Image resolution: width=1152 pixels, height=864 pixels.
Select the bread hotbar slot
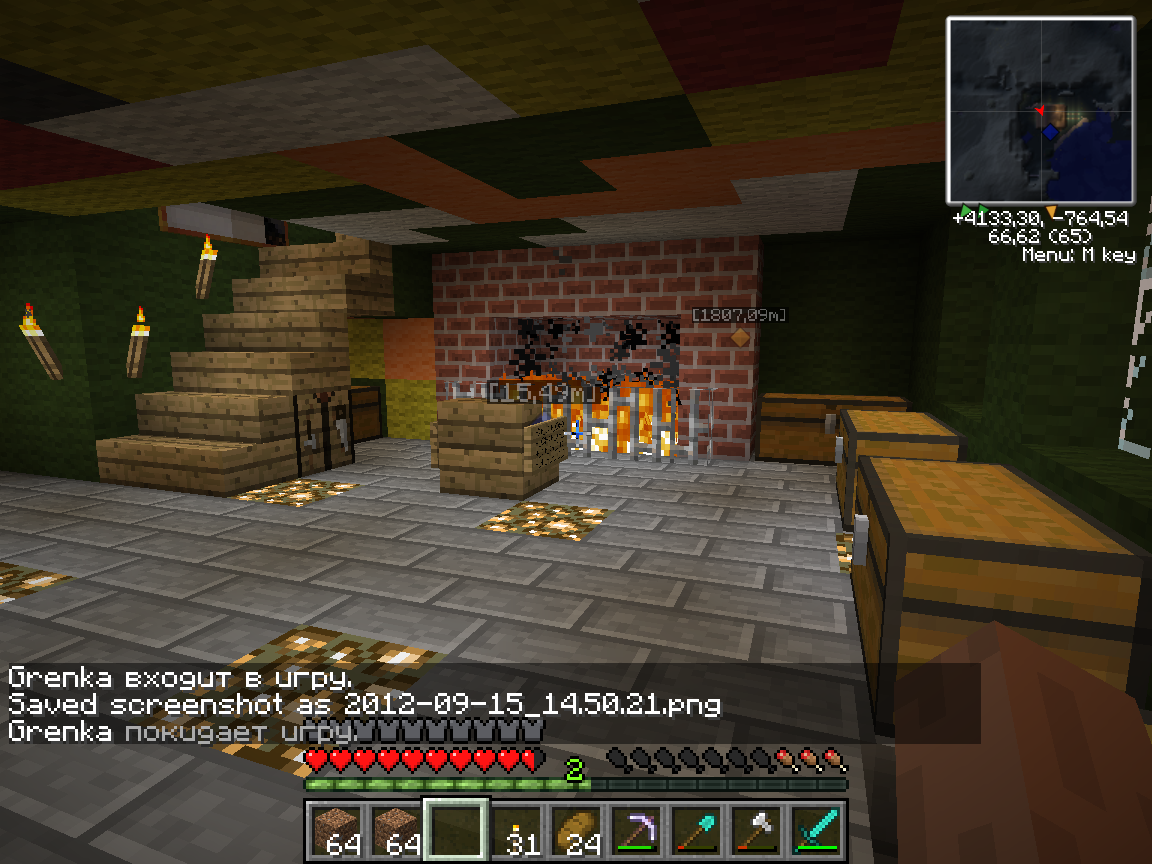pos(576,830)
